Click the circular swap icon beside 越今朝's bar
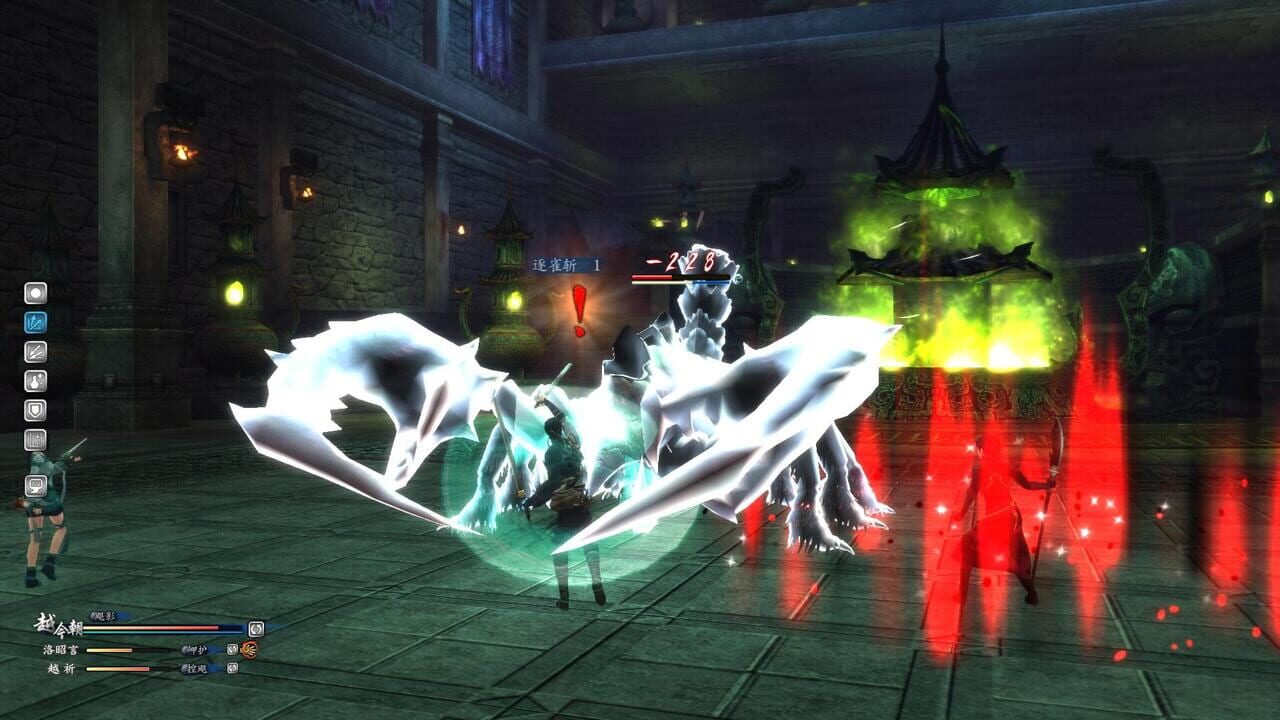The width and height of the screenshot is (1280, 720). point(257,629)
